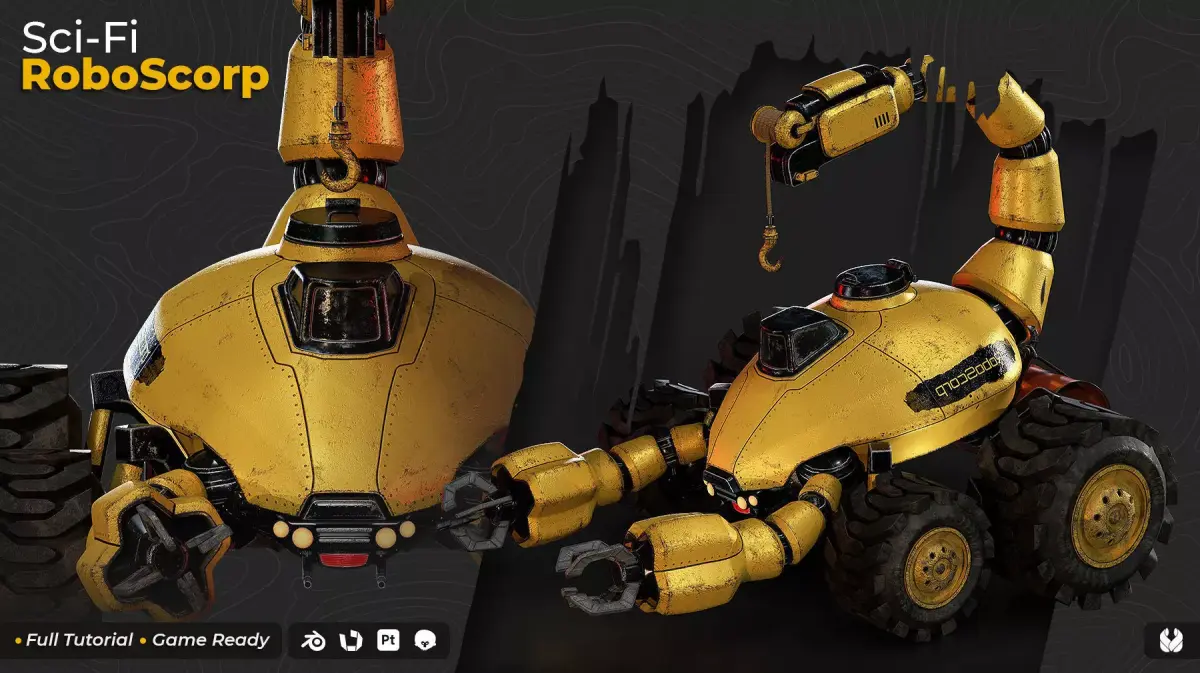
Task: Choose the round skull-like software icon
Action: [x=425, y=640]
